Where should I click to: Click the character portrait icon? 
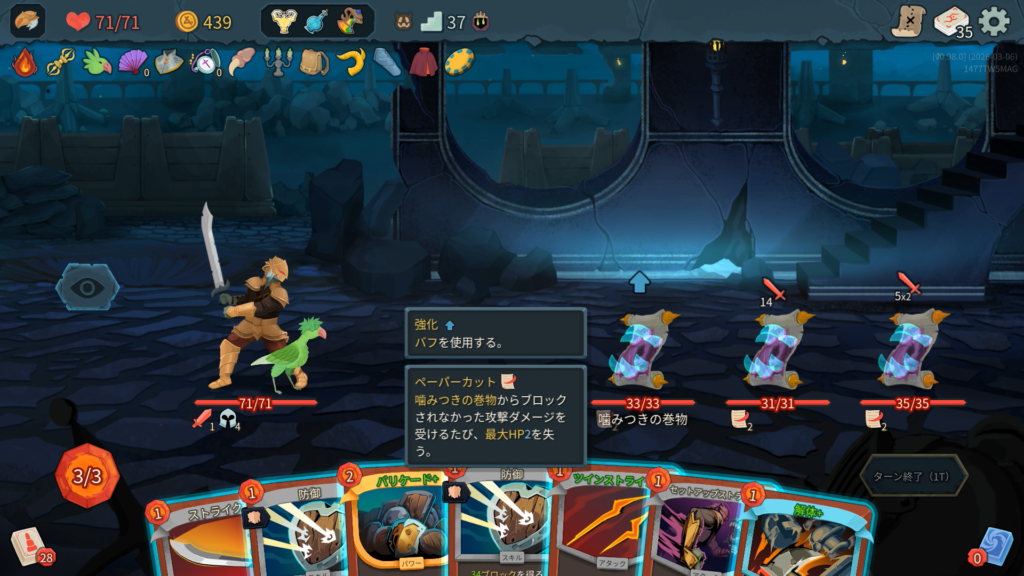[27, 21]
